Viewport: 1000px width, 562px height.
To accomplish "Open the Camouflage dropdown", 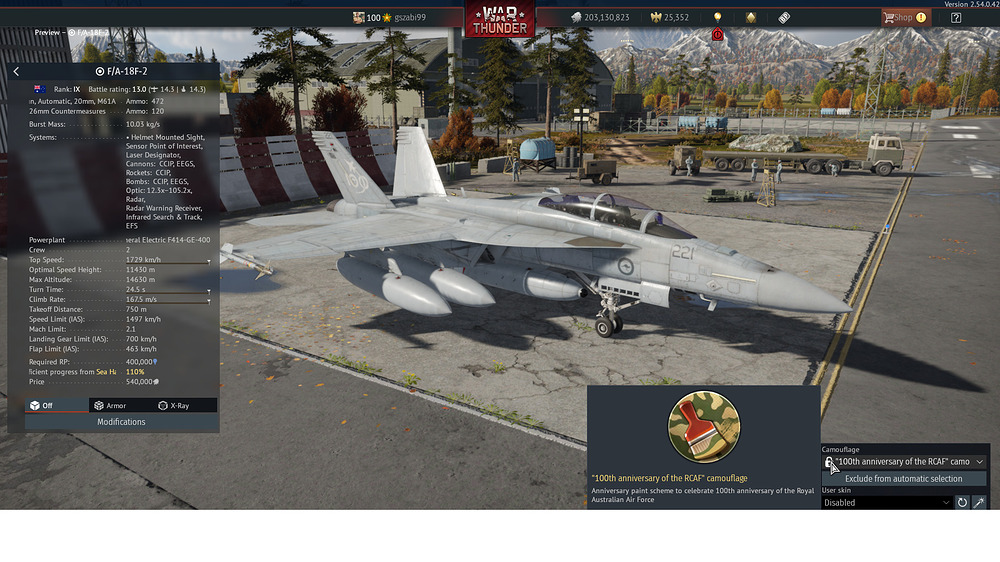I will [905, 462].
